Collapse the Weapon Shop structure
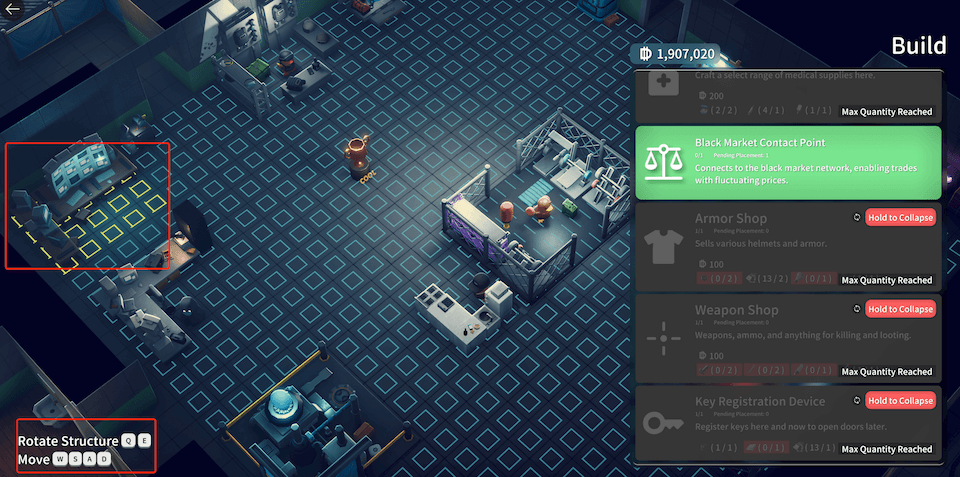The width and height of the screenshot is (960, 477). pos(900,309)
